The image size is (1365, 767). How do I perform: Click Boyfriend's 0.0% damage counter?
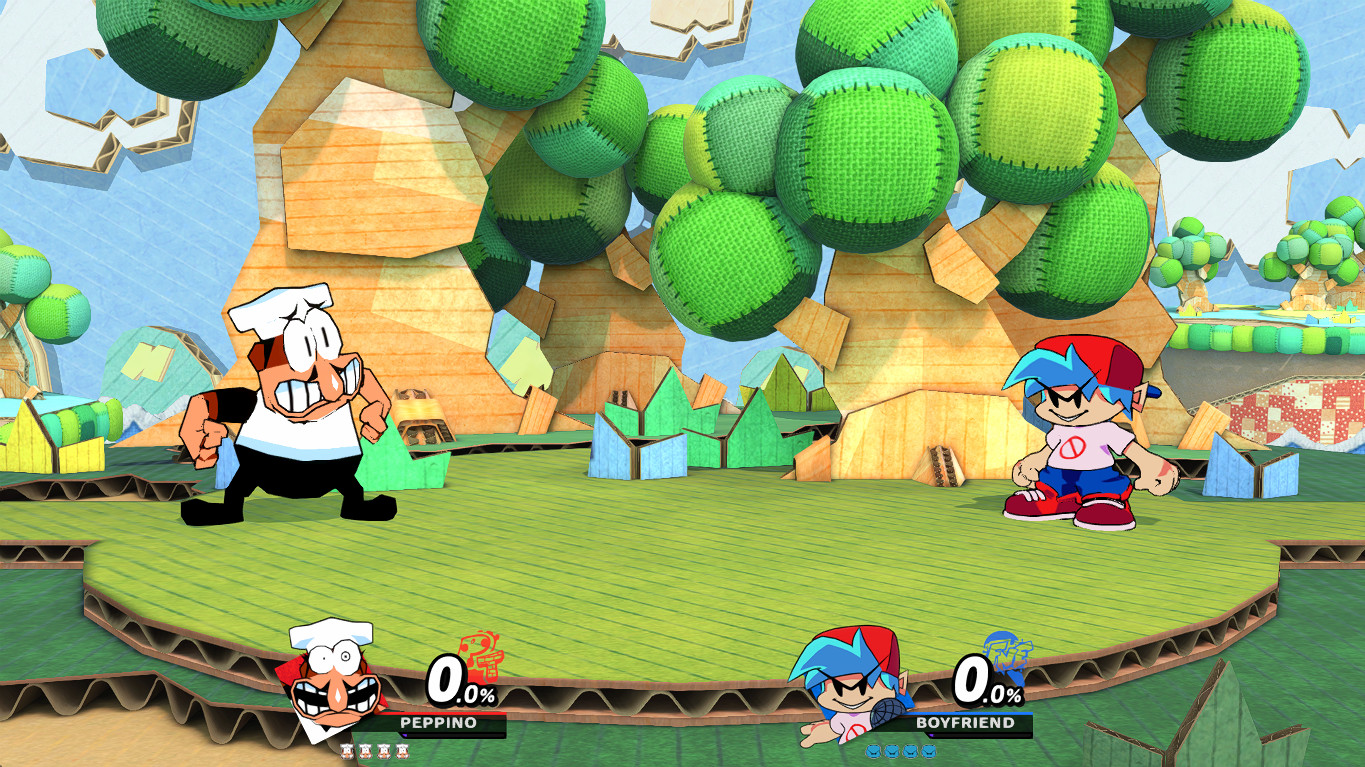click(987, 679)
